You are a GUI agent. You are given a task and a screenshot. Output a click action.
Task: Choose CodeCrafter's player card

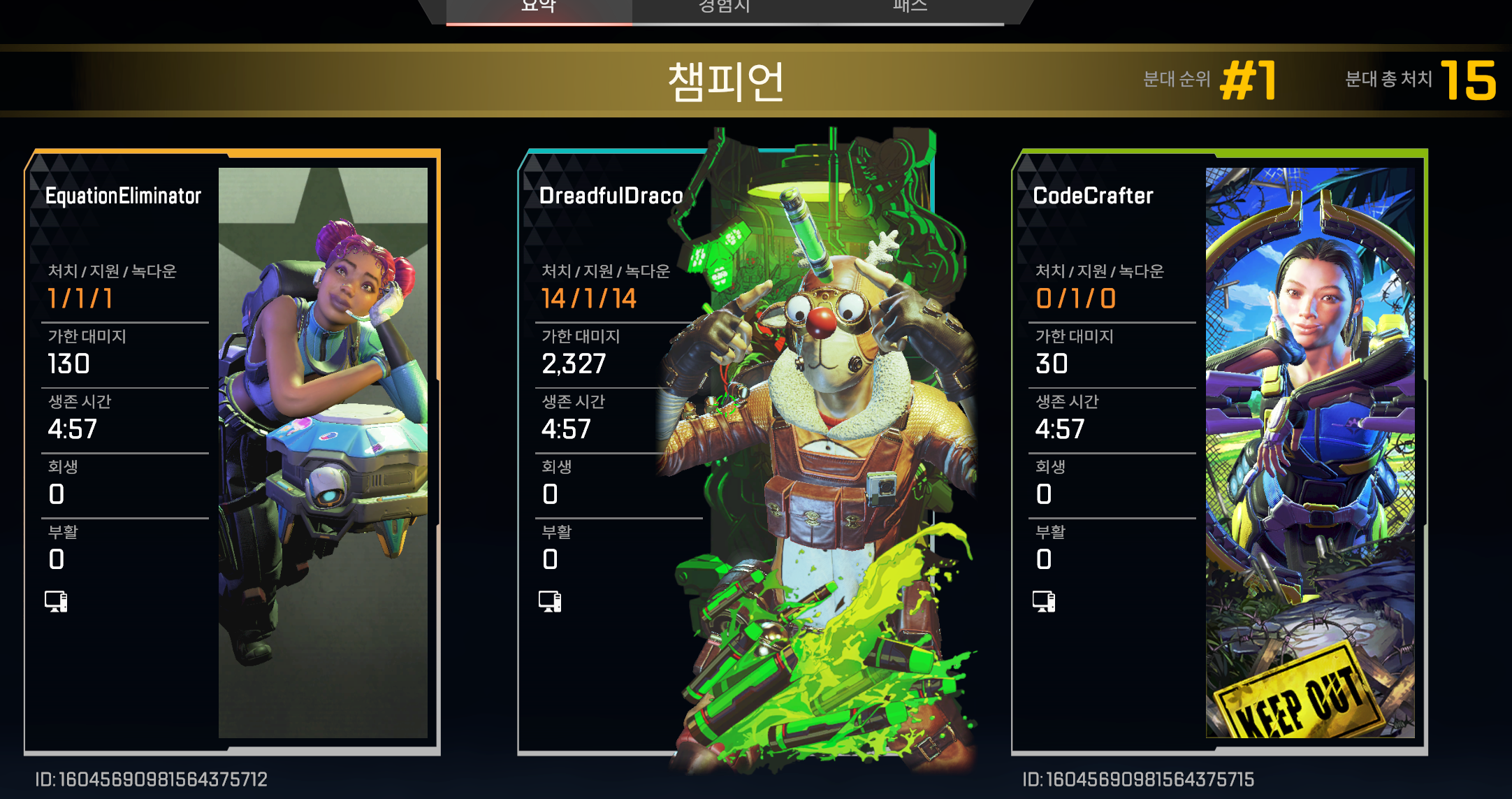click(1219, 452)
